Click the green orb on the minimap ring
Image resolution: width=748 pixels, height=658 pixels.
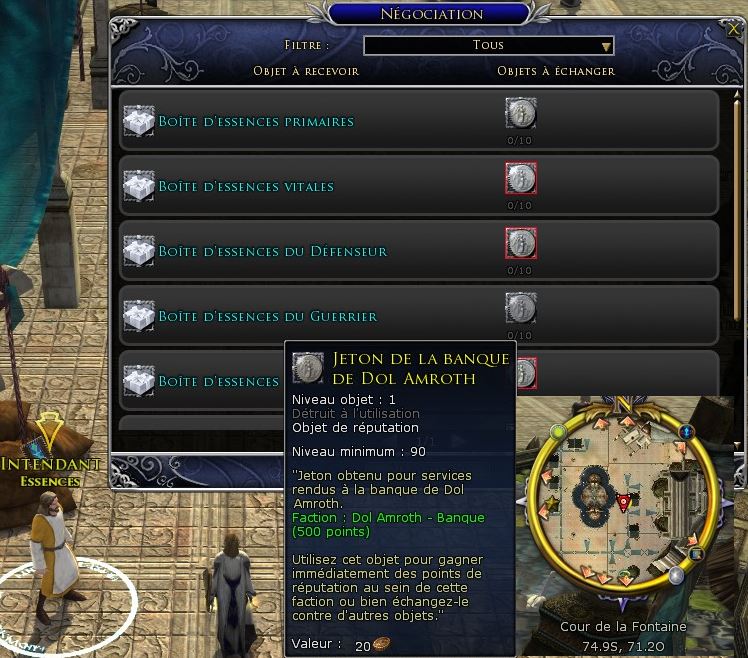coord(560,431)
